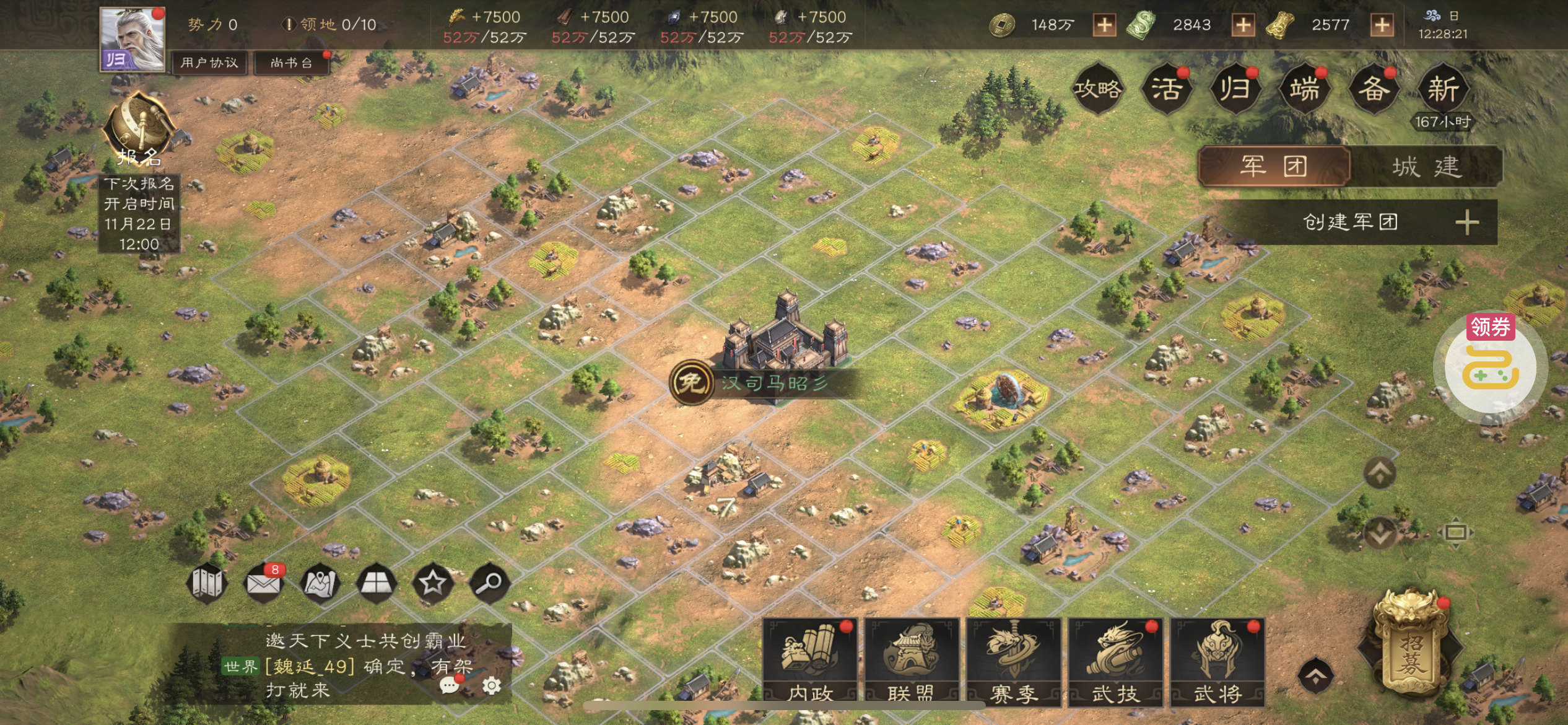This screenshot has height=725, width=1568.
Task: View the 用户协议 user agreement
Action: [209, 63]
